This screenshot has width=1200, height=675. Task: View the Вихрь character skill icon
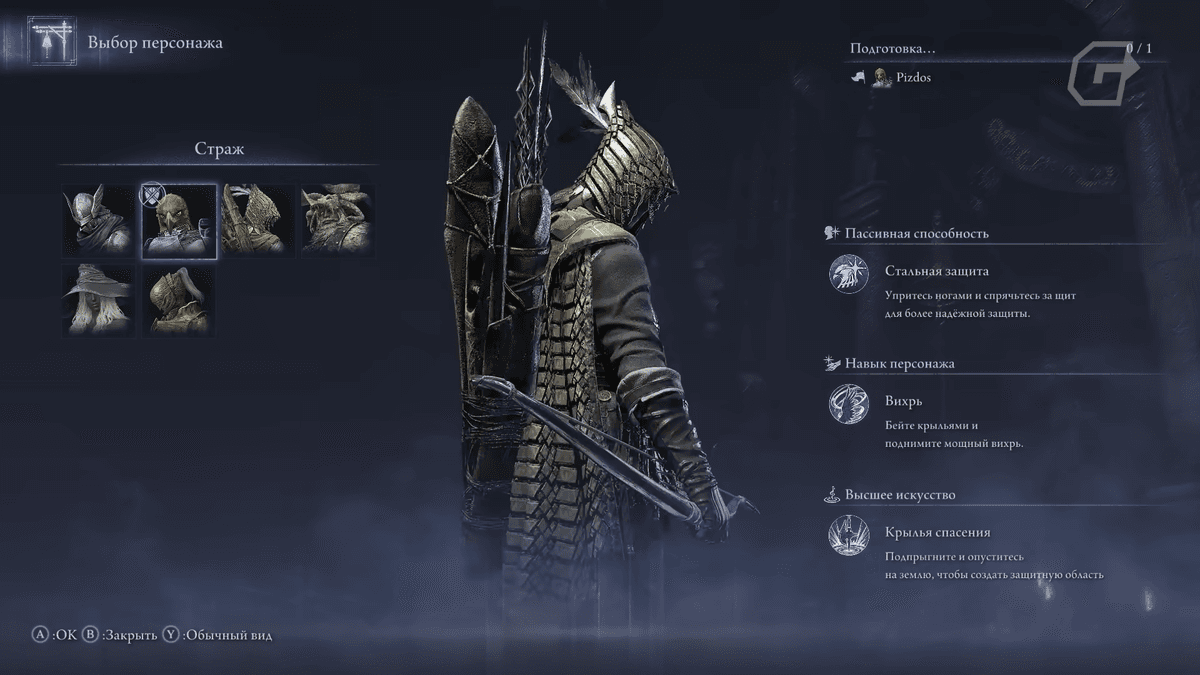848,405
